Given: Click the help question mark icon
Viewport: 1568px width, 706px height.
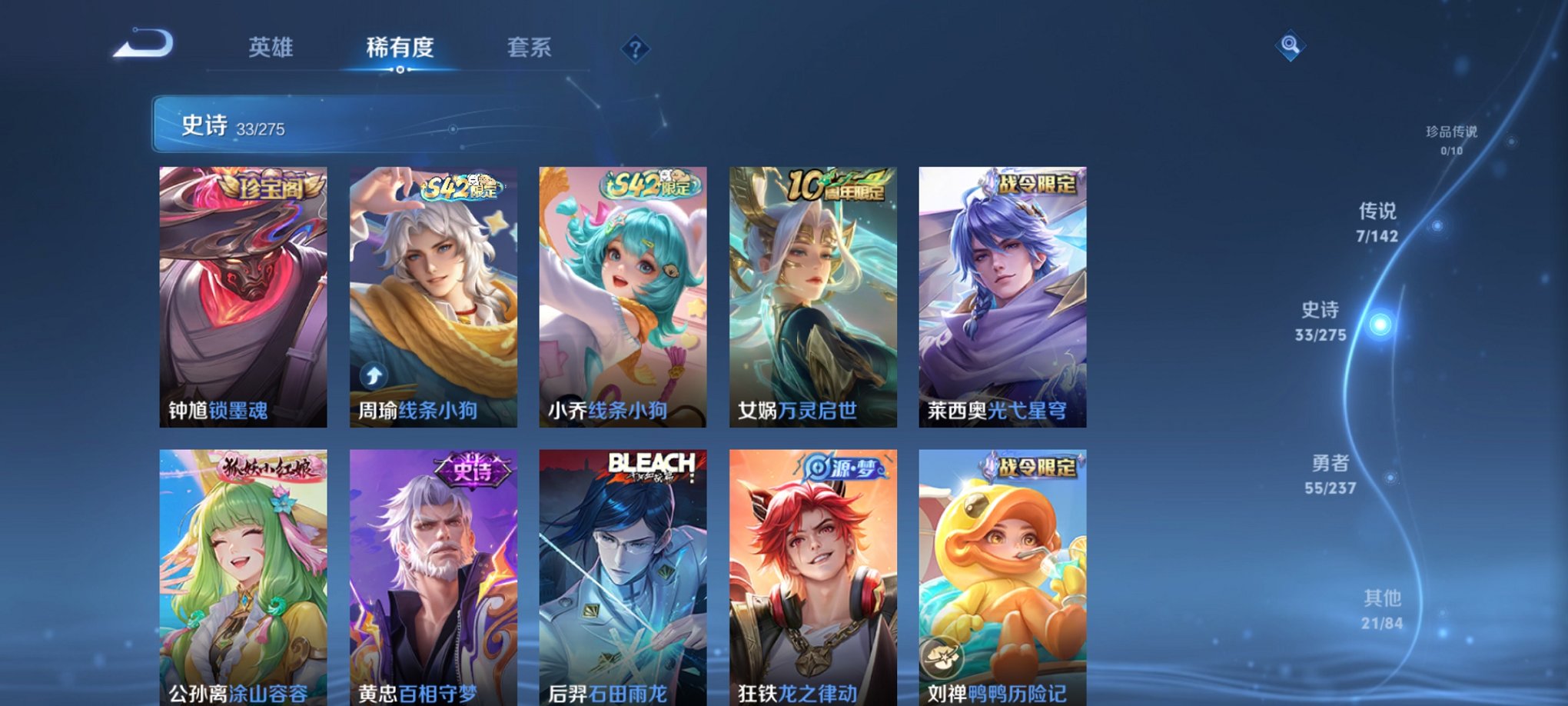Looking at the screenshot, I should pyautogui.click(x=635, y=48).
